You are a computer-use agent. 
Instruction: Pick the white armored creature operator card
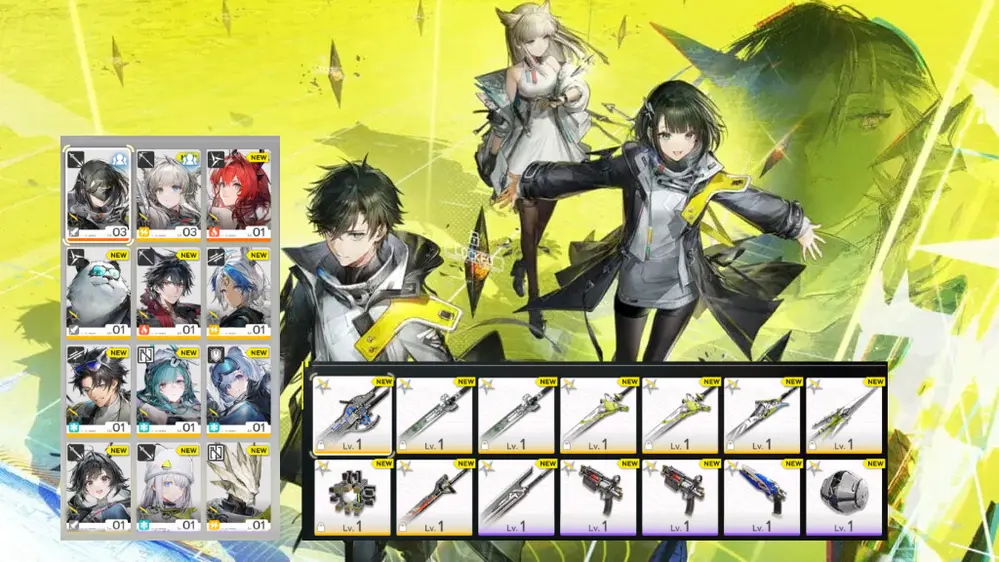pyautogui.click(x=239, y=487)
